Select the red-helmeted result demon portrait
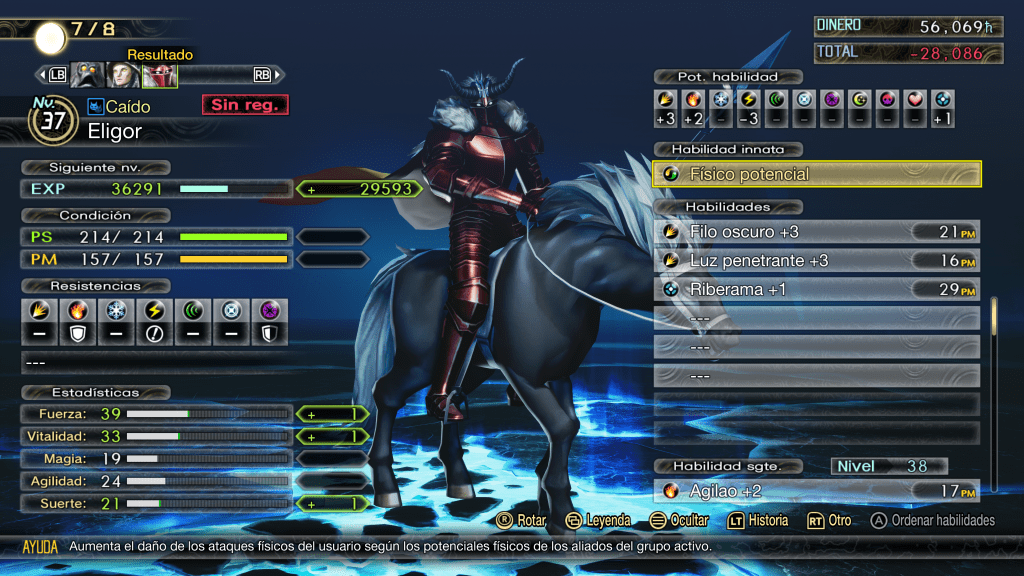This screenshot has width=1024, height=576. [159, 75]
